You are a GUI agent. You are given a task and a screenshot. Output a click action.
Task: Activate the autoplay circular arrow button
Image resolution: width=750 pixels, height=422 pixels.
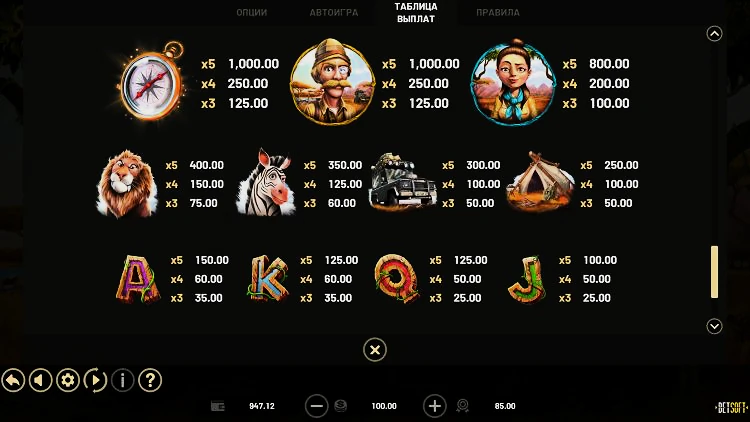coord(95,380)
